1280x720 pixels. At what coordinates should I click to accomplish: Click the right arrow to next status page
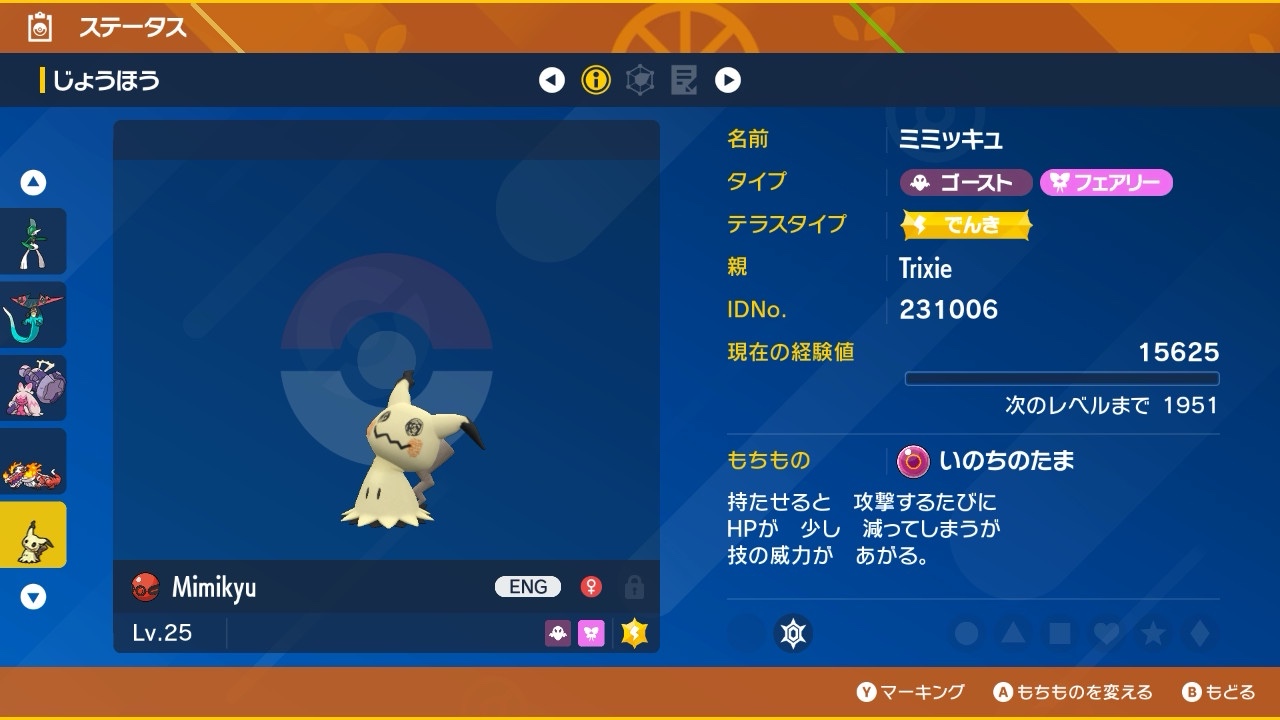click(x=728, y=80)
